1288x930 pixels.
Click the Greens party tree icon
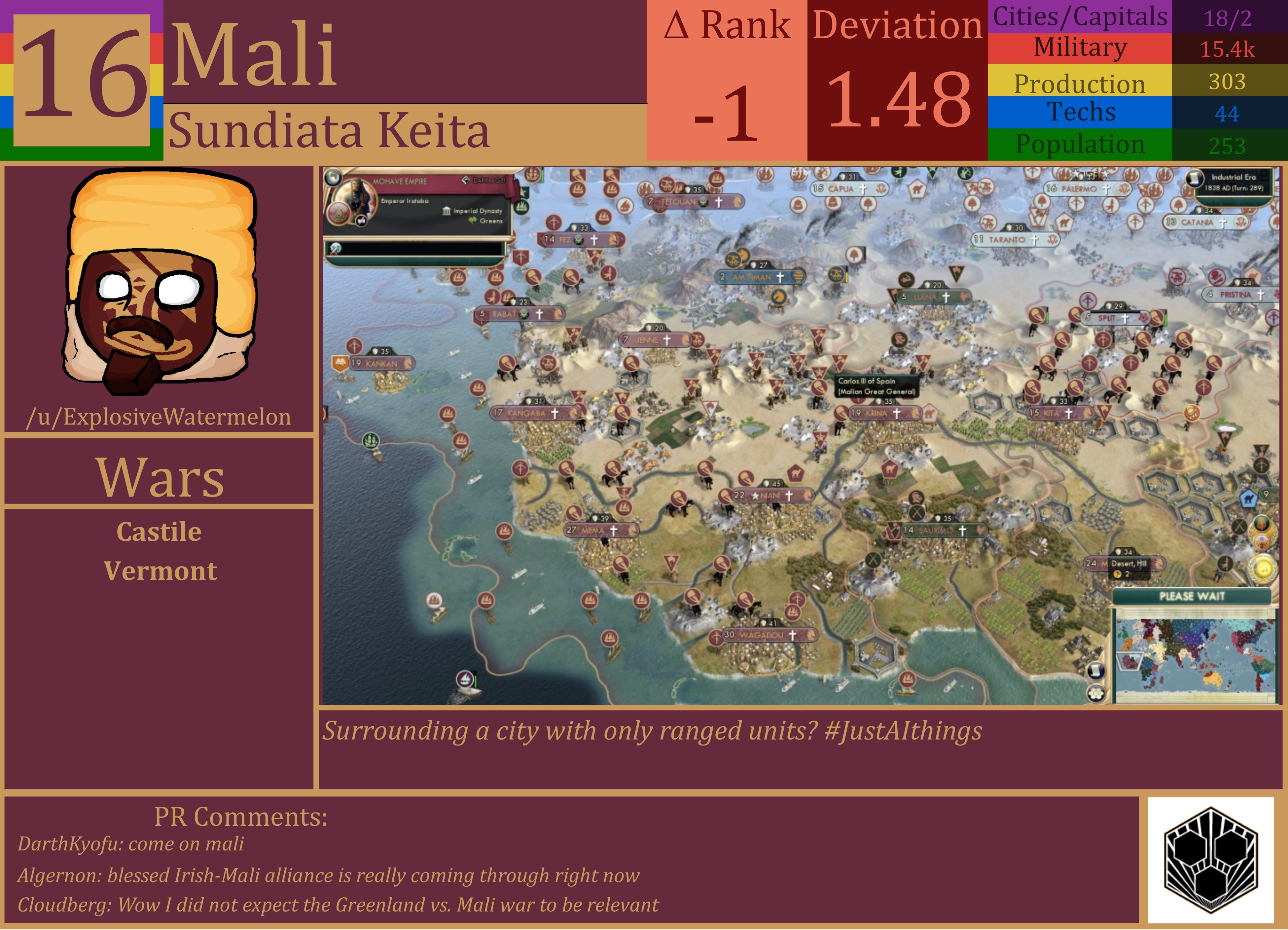[x=472, y=222]
